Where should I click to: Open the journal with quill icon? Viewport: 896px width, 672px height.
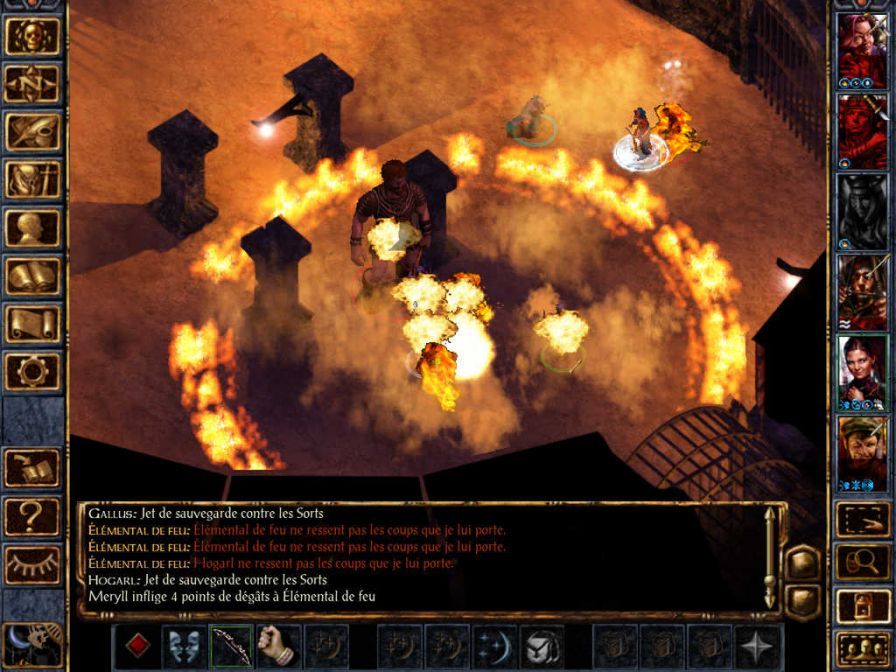pyautogui.click(x=33, y=132)
